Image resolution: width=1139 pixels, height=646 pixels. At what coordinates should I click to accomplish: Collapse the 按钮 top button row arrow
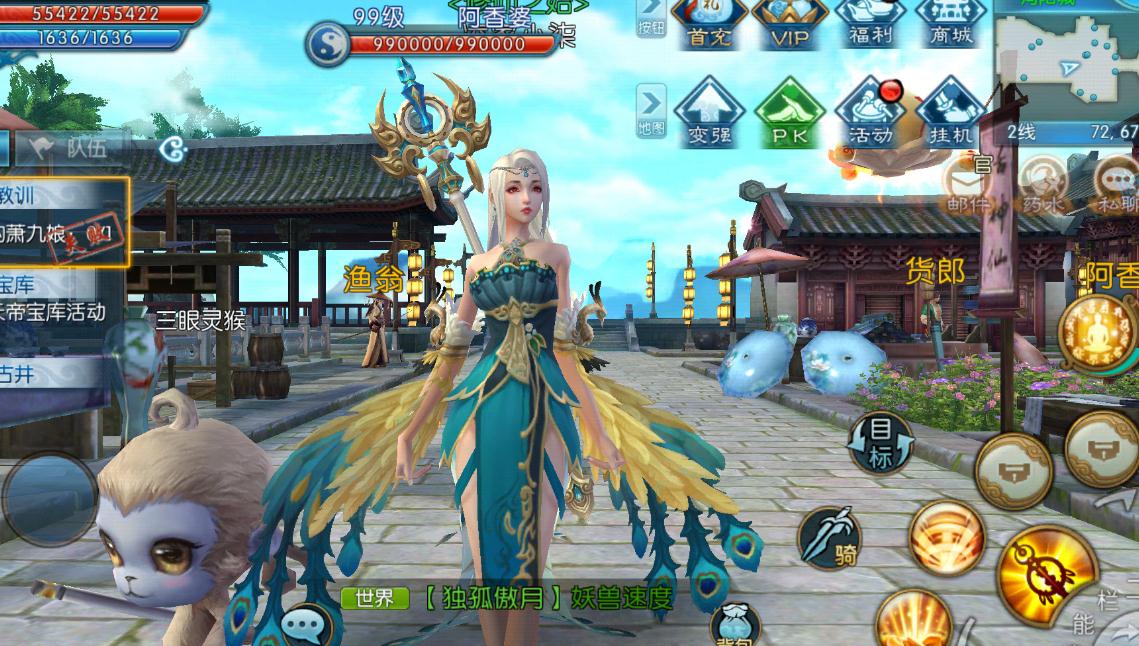[x=651, y=18]
